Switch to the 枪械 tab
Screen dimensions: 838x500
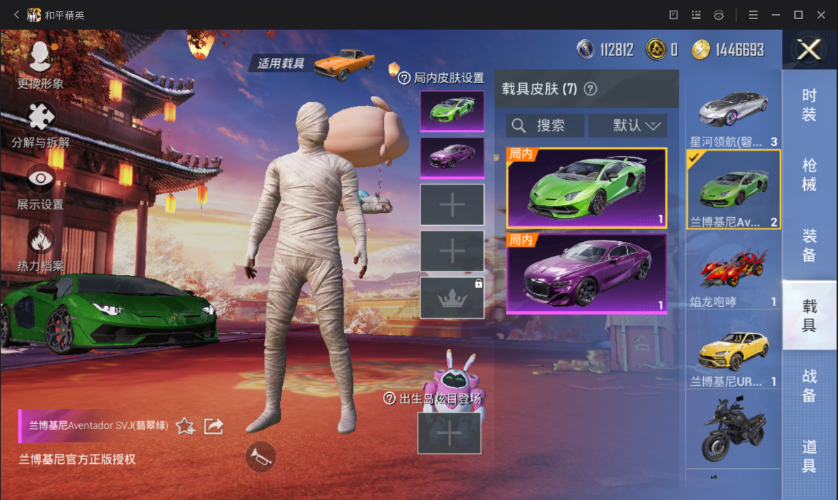pyautogui.click(x=809, y=174)
